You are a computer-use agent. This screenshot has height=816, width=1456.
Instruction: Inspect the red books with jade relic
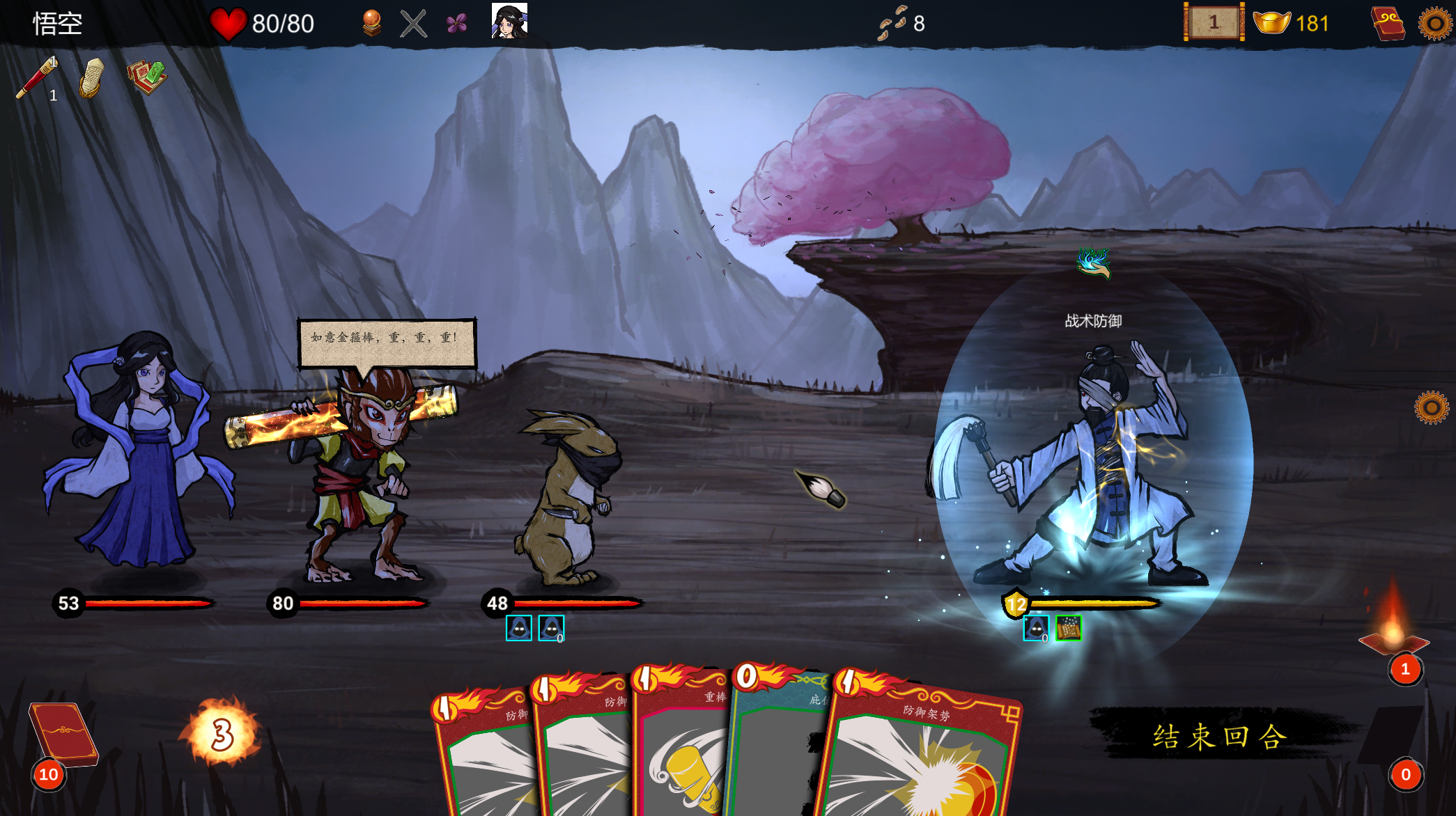(x=146, y=78)
